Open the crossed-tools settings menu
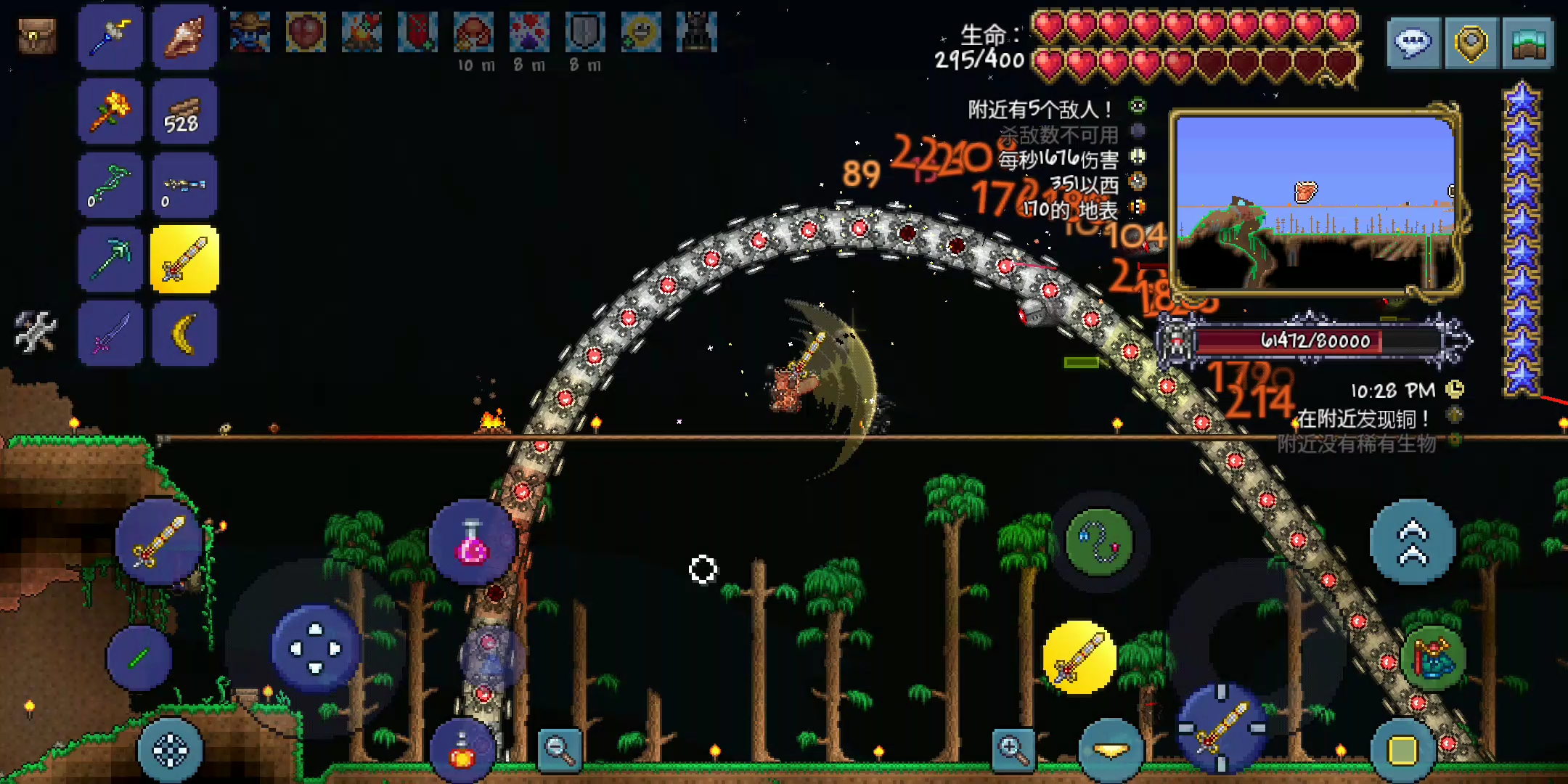The width and height of the screenshot is (1568, 784). (35, 332)
